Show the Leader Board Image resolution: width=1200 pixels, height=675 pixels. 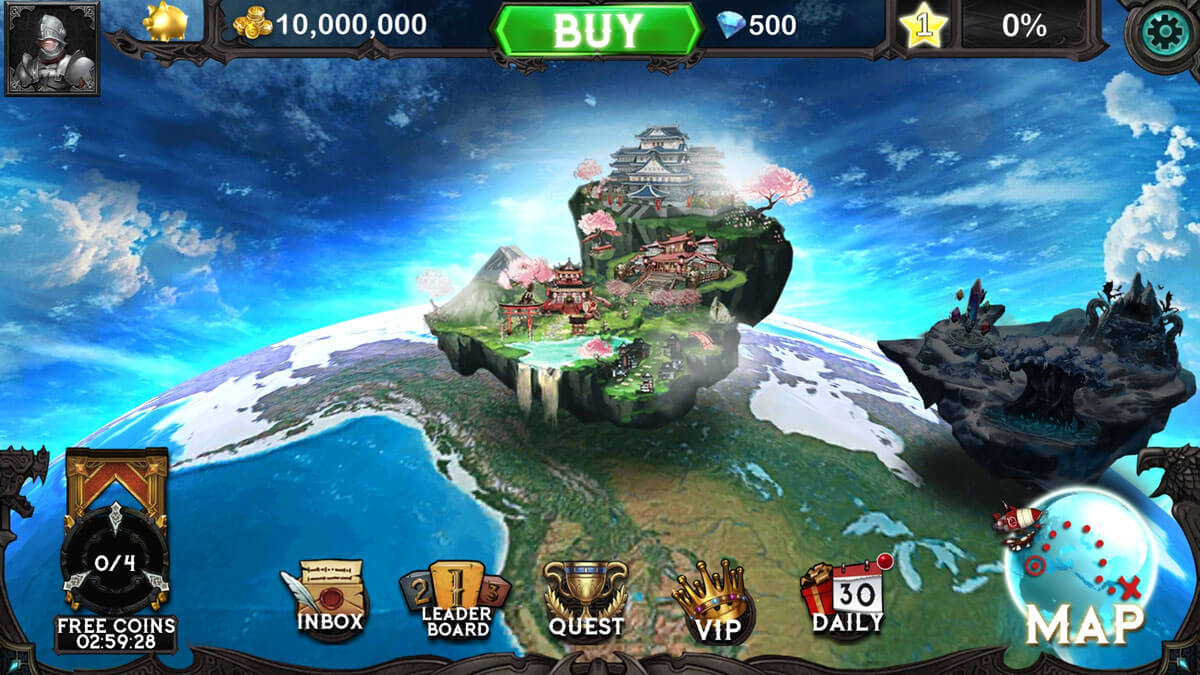click(457, 602)
